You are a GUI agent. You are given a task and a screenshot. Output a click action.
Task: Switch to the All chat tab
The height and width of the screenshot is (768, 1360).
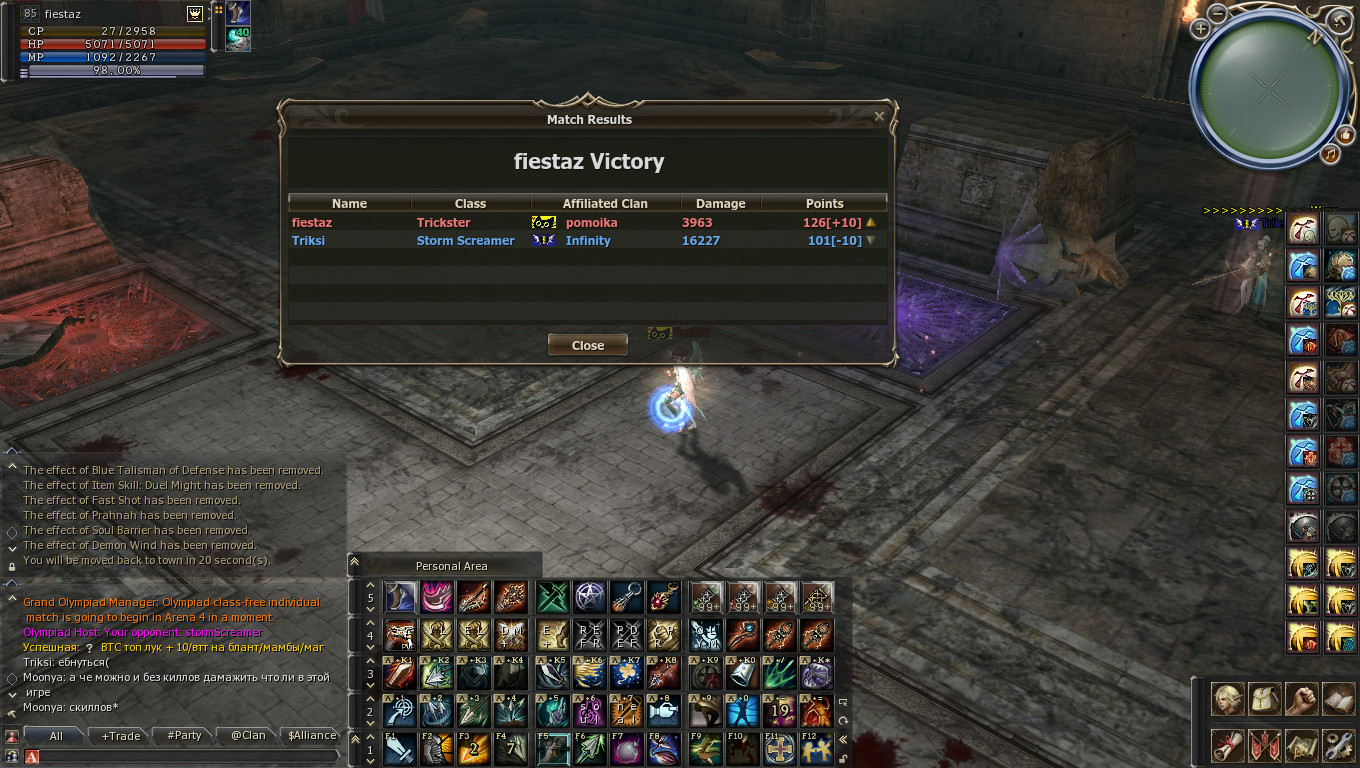(x=56, y=736)
